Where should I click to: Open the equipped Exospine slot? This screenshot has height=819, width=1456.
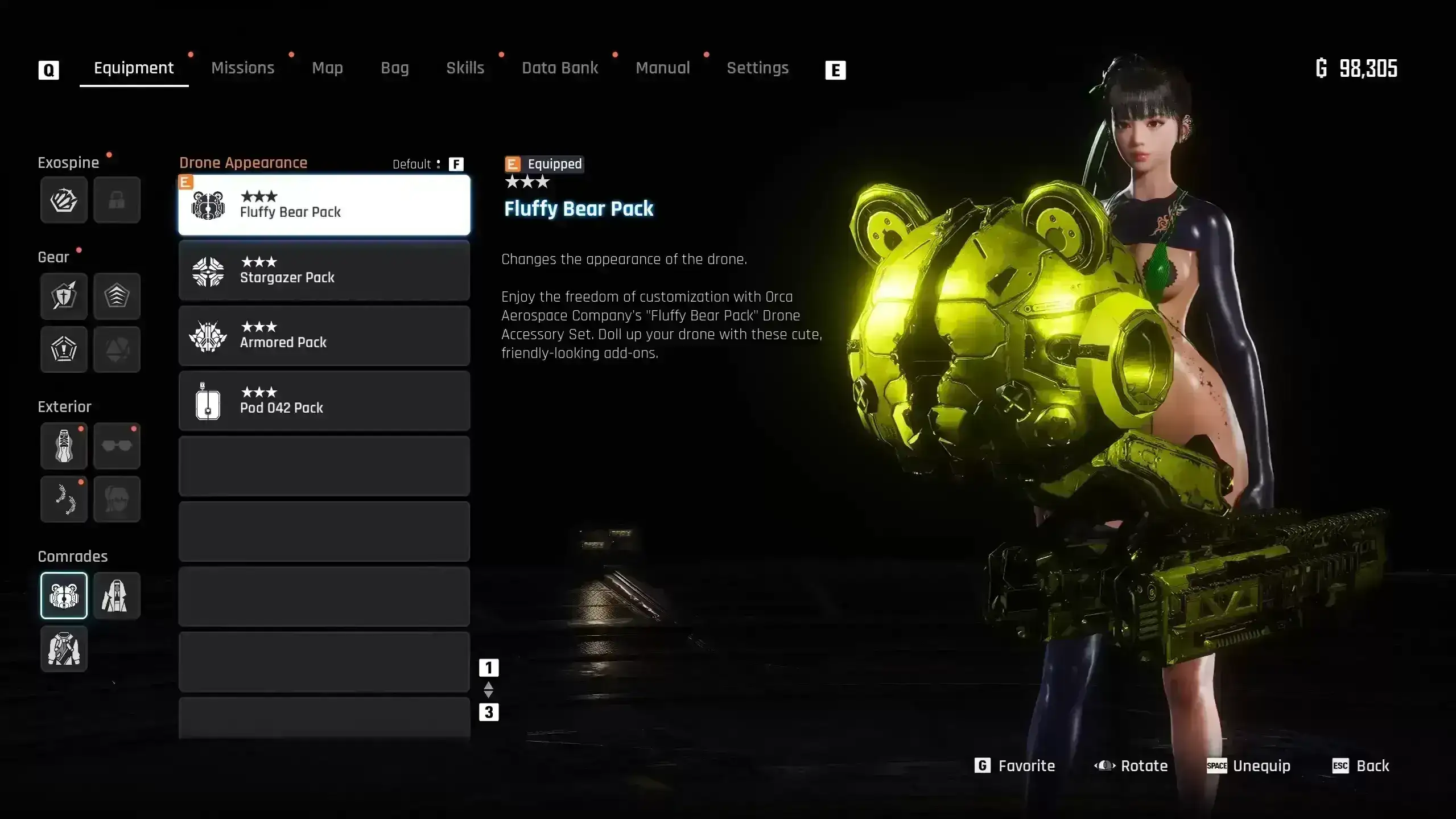pos(64,200)
